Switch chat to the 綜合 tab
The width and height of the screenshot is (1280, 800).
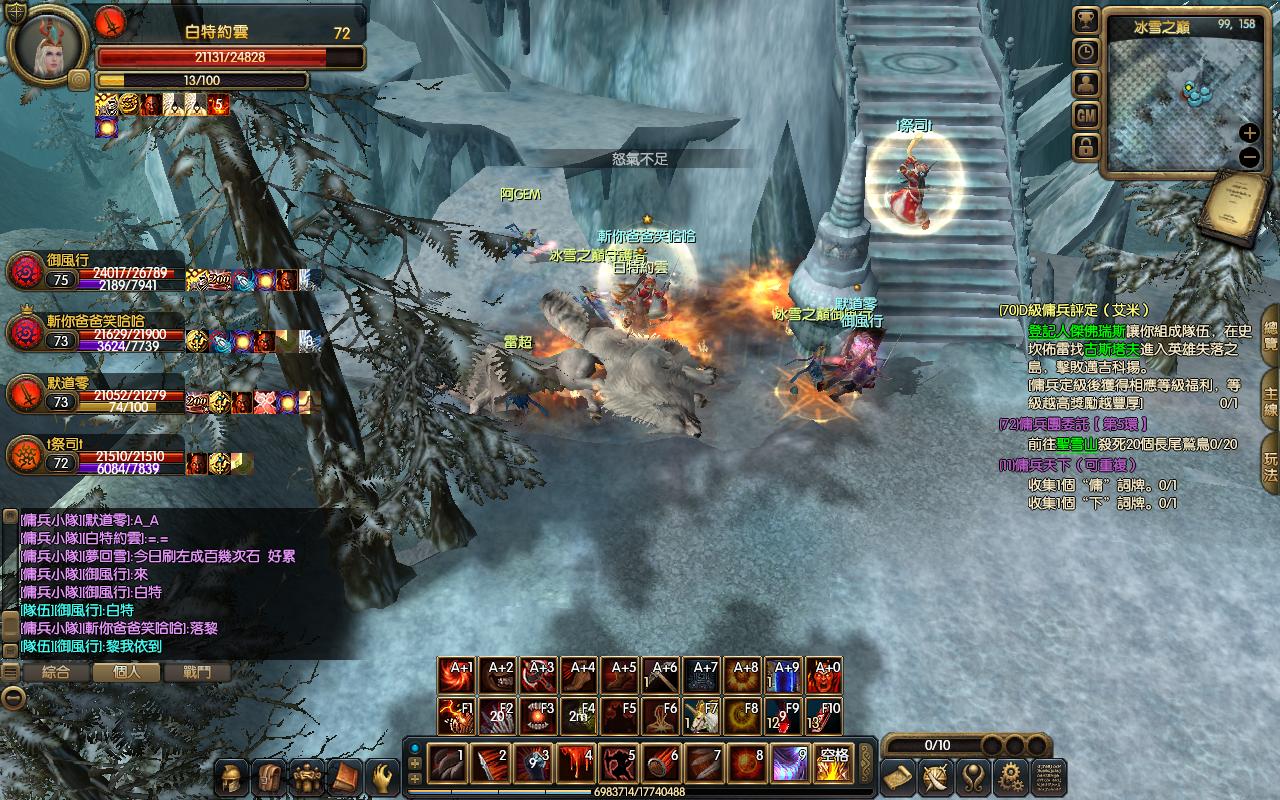coord(56,673)
